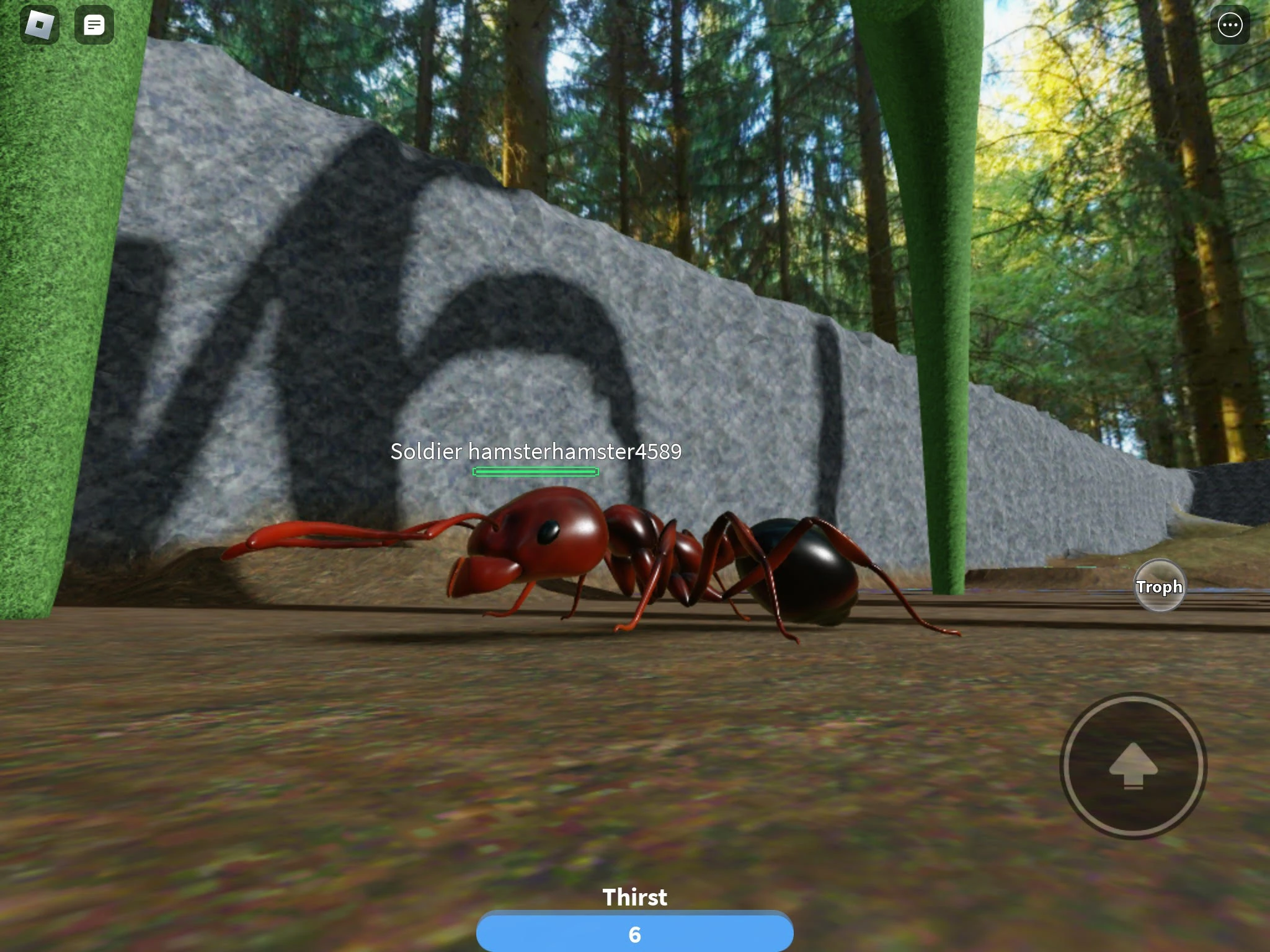Click the Troph circular button
Screen dimensions: 1270x952
[1160, 586]
